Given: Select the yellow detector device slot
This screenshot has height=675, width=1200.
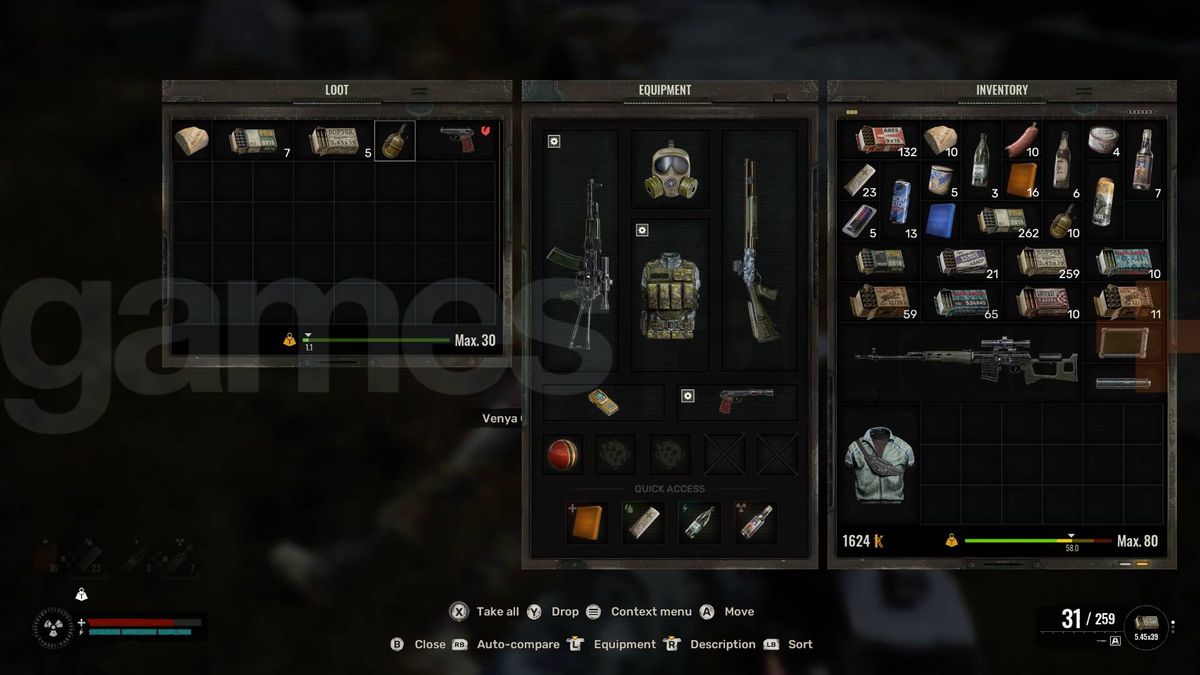Looking at the screenshot, I should pos(603,402).
